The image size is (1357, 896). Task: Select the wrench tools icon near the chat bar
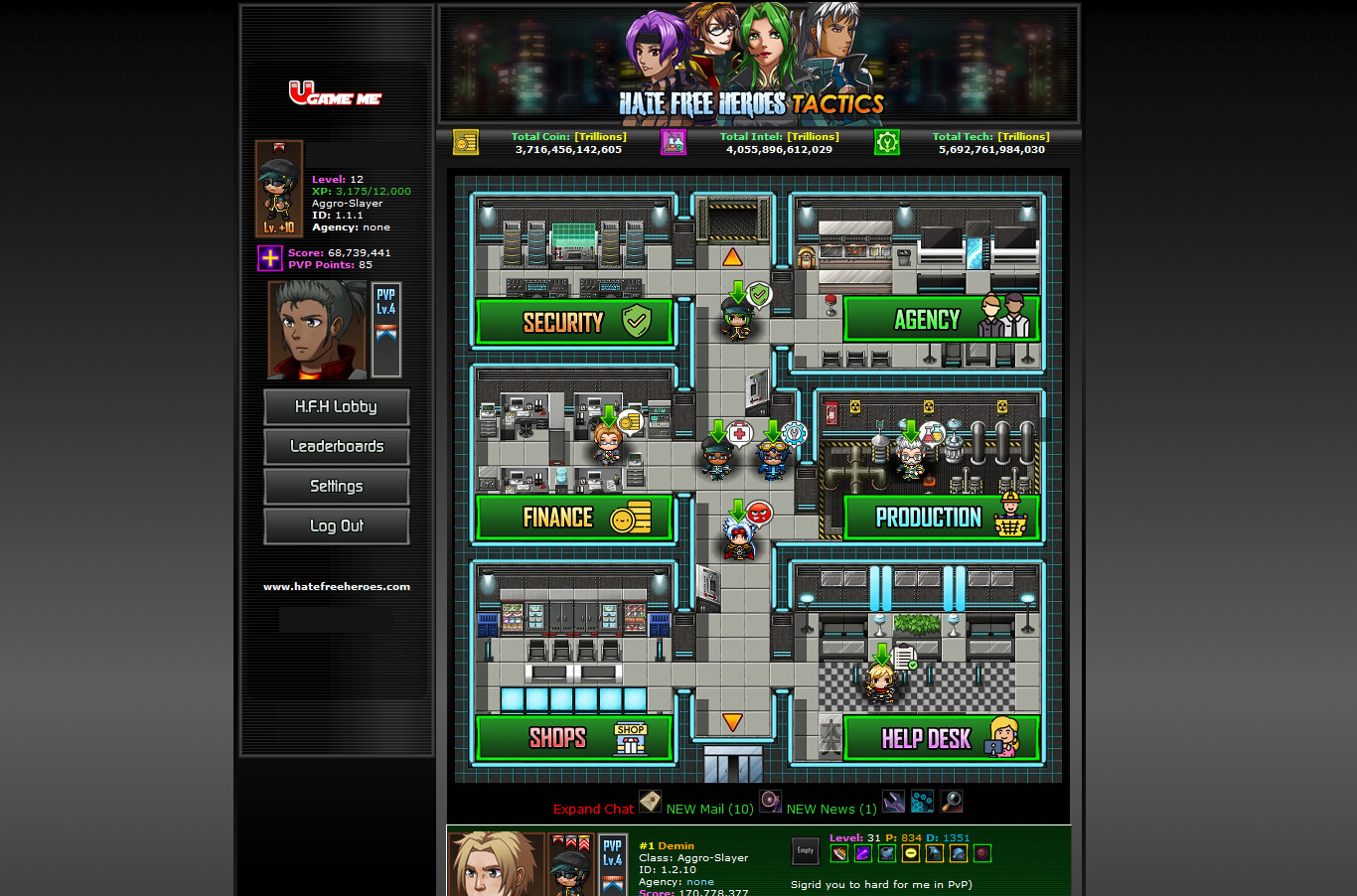892,801
